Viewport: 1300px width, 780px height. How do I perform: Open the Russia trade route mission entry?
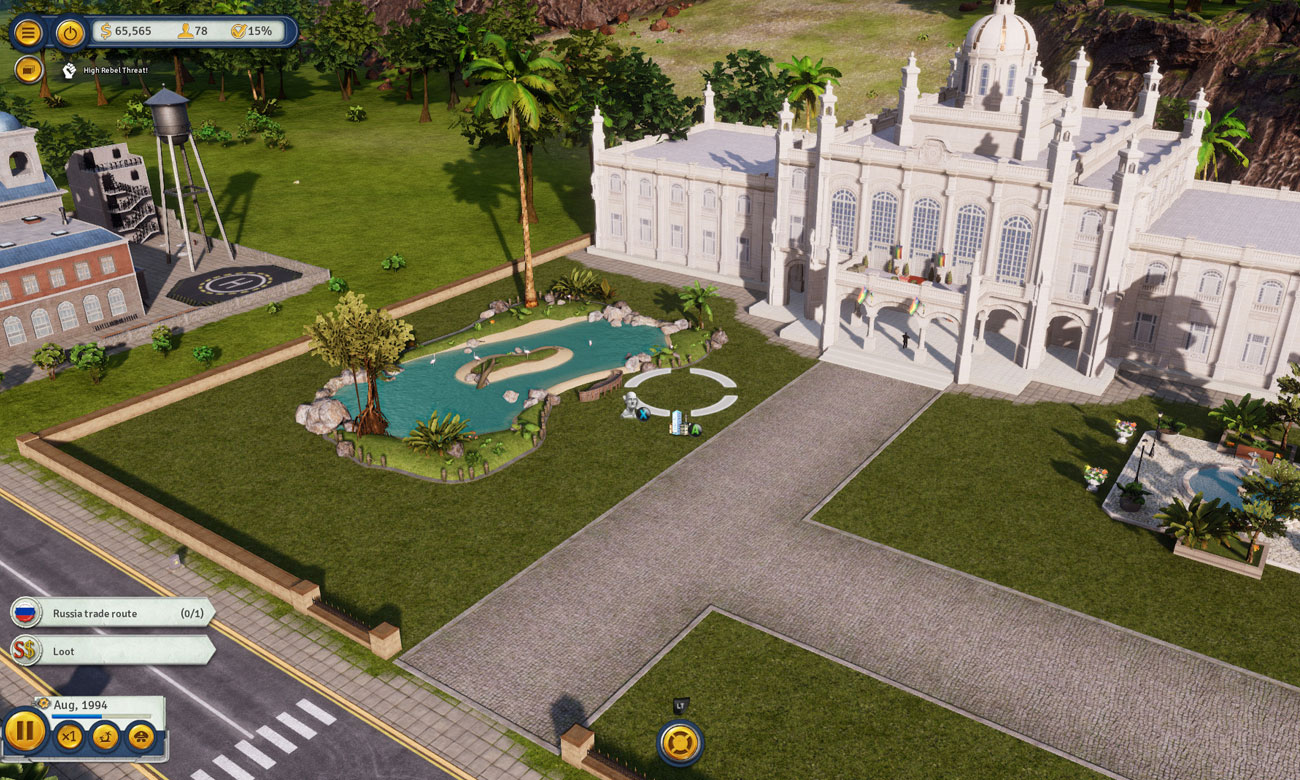pos(100,613)
